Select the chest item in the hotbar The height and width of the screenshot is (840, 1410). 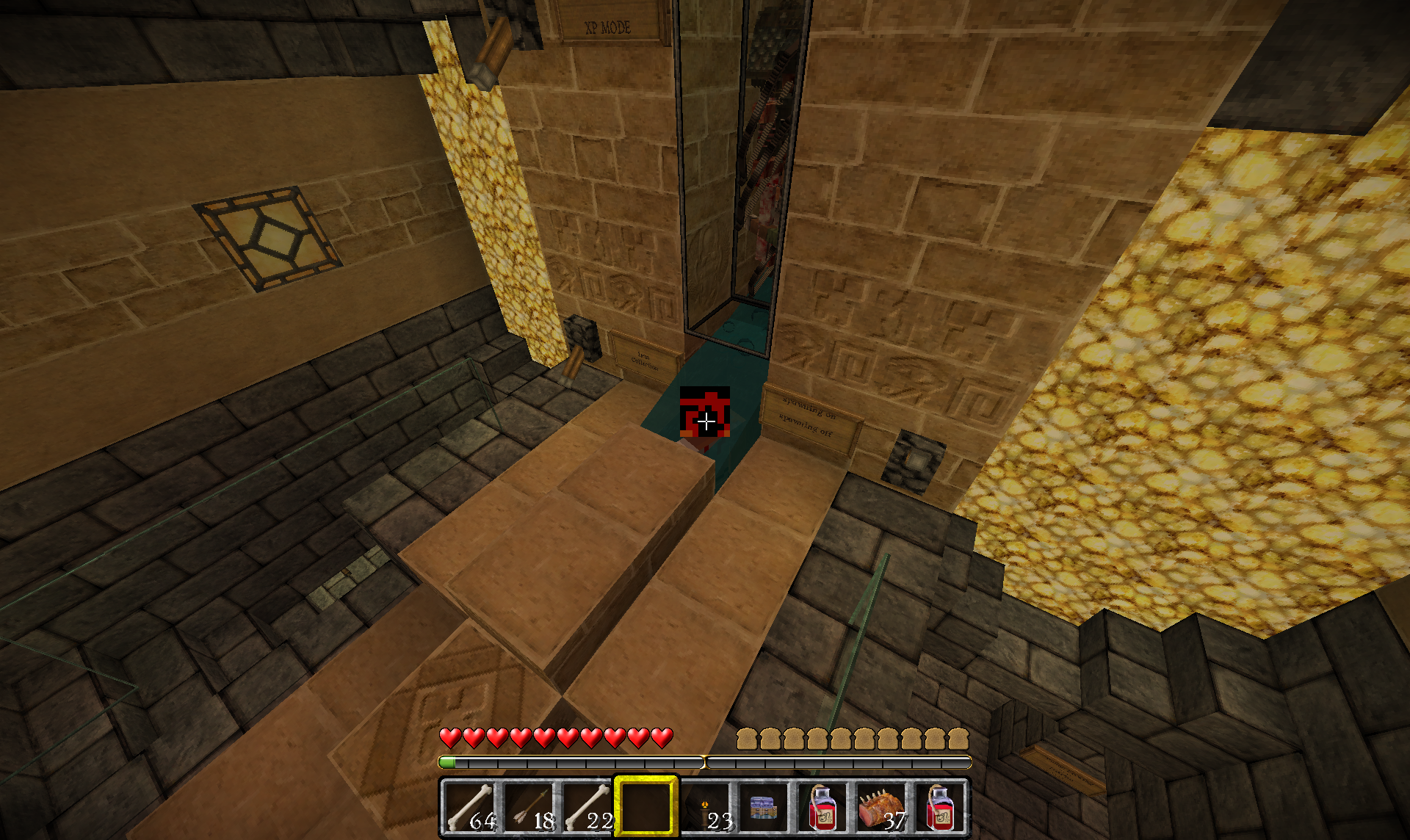coord(764,807)
